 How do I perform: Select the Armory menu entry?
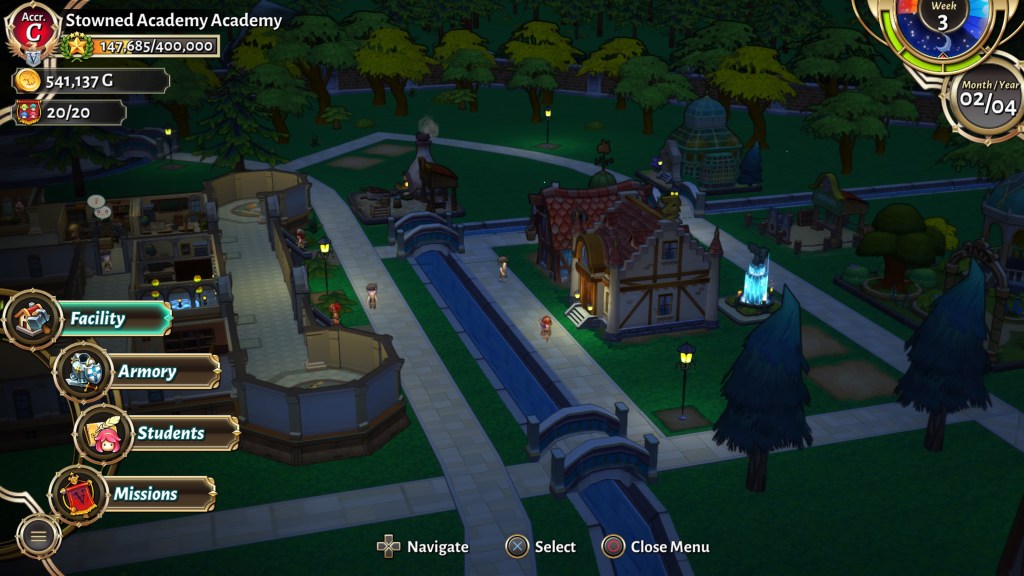point(147,372)
